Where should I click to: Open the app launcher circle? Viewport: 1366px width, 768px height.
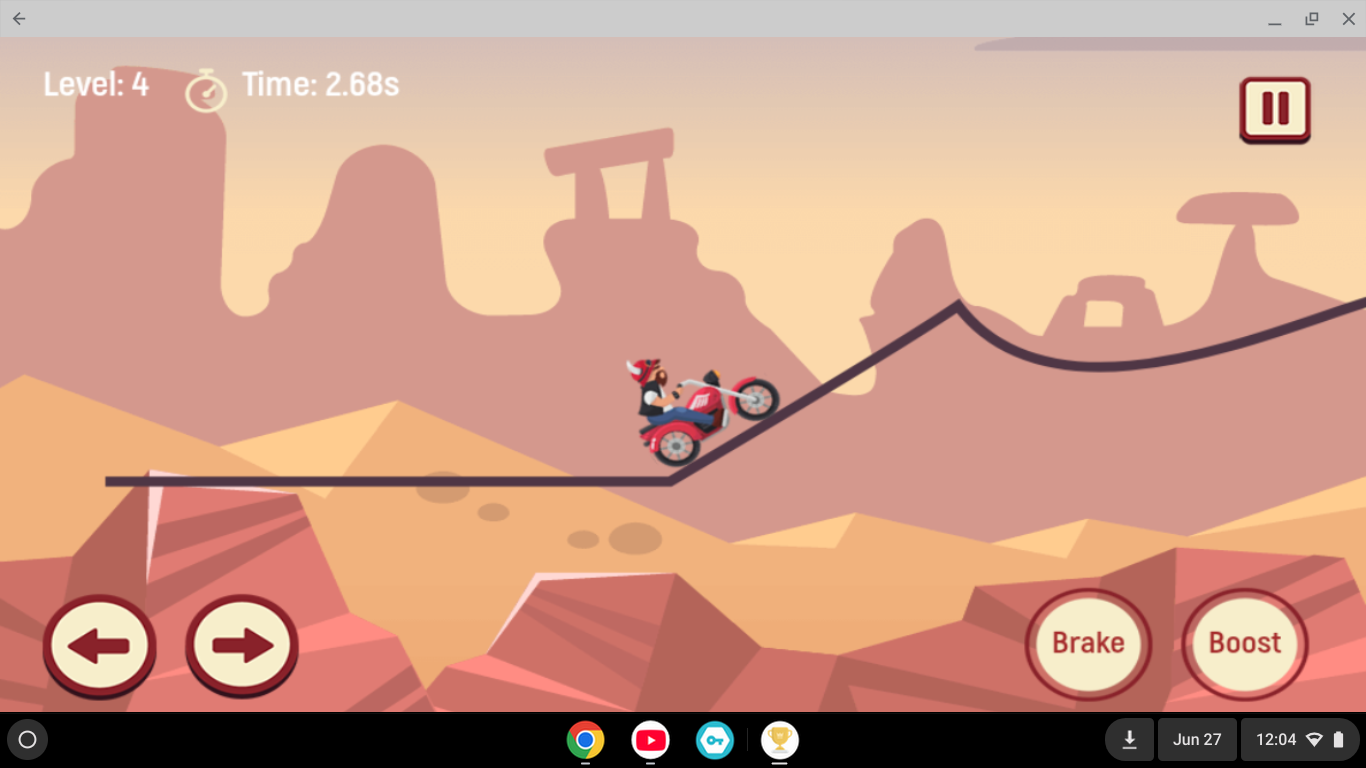pyautogui.click(x=27, y=739)
